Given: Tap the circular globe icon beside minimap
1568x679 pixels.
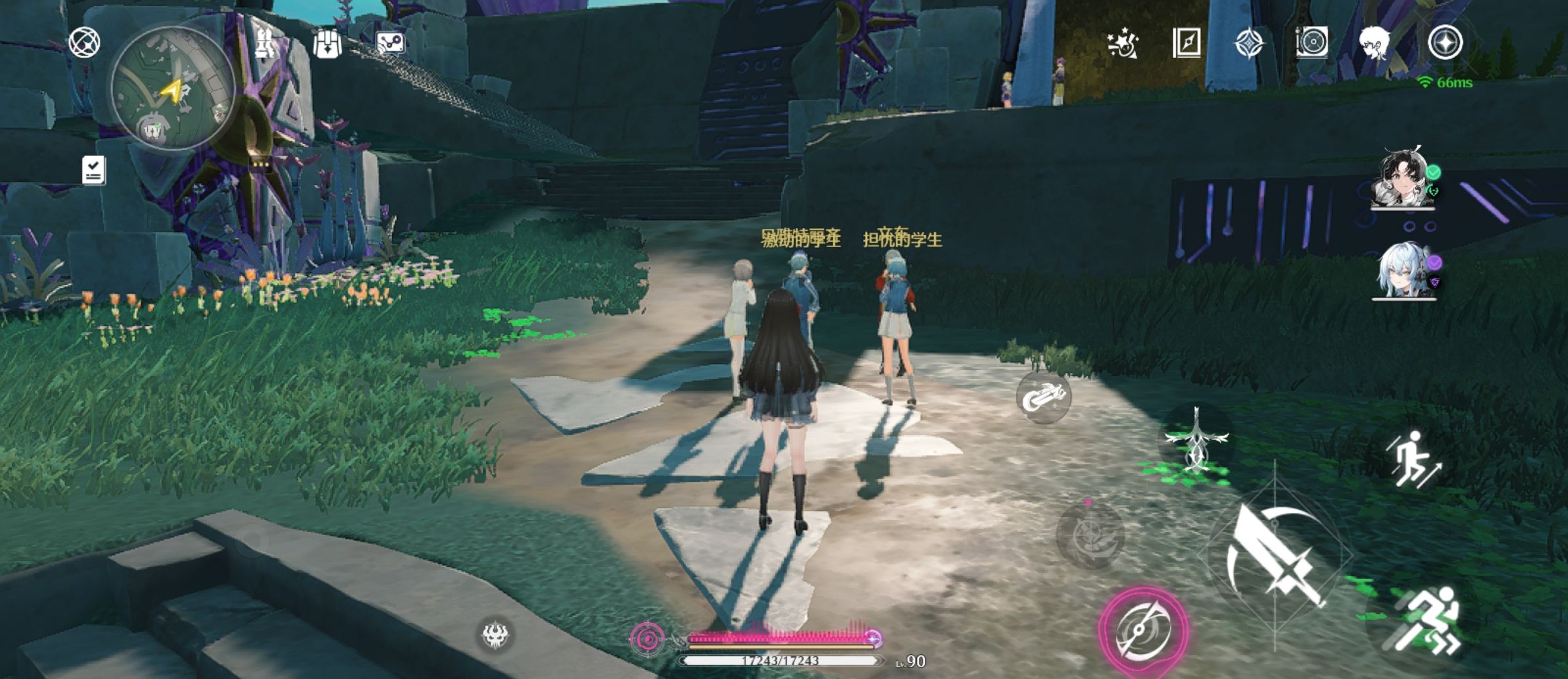Looking at the screenshot, I should point(84,43).
